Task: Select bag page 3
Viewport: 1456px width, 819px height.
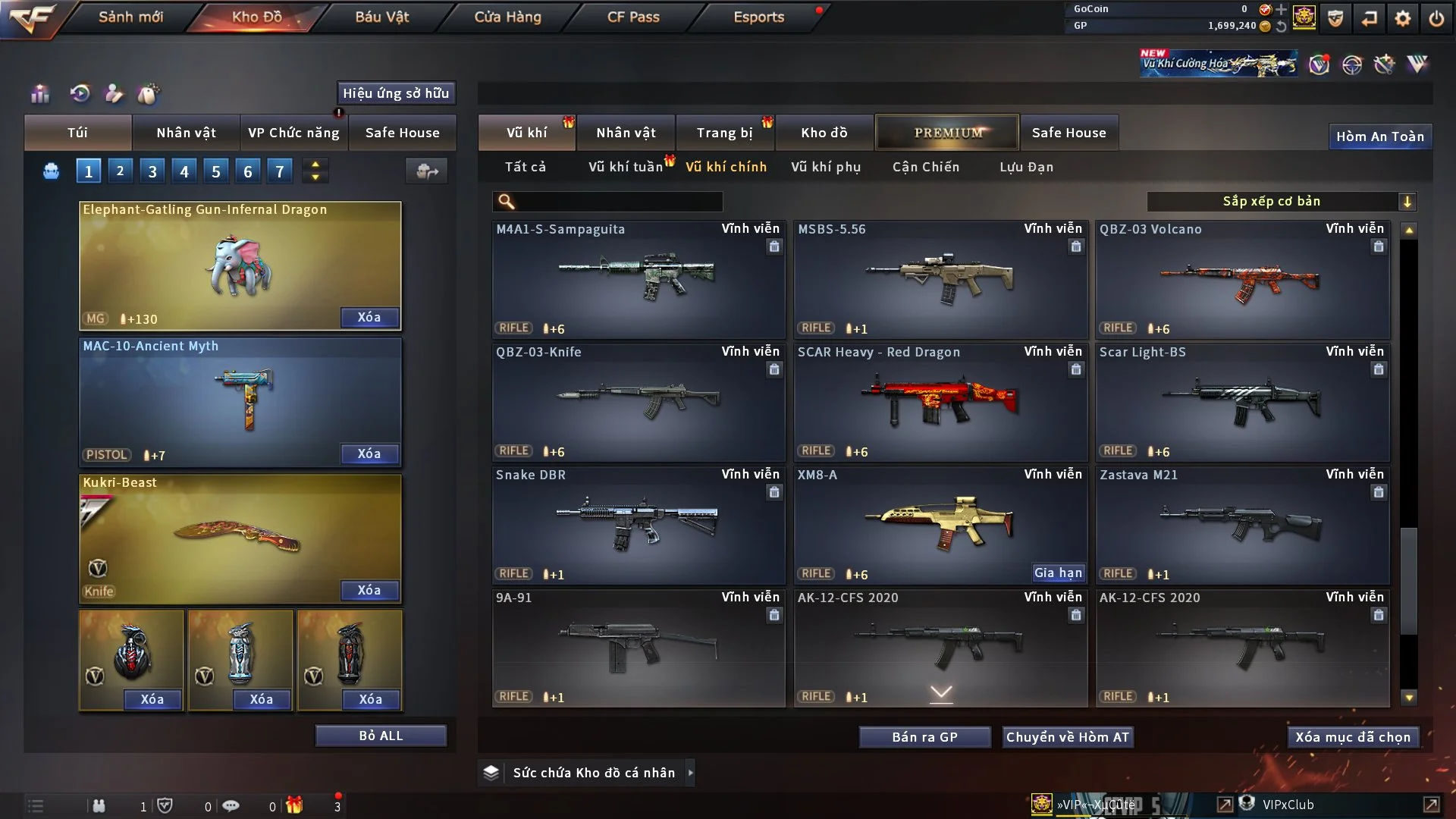Action: tap(152, 171)
